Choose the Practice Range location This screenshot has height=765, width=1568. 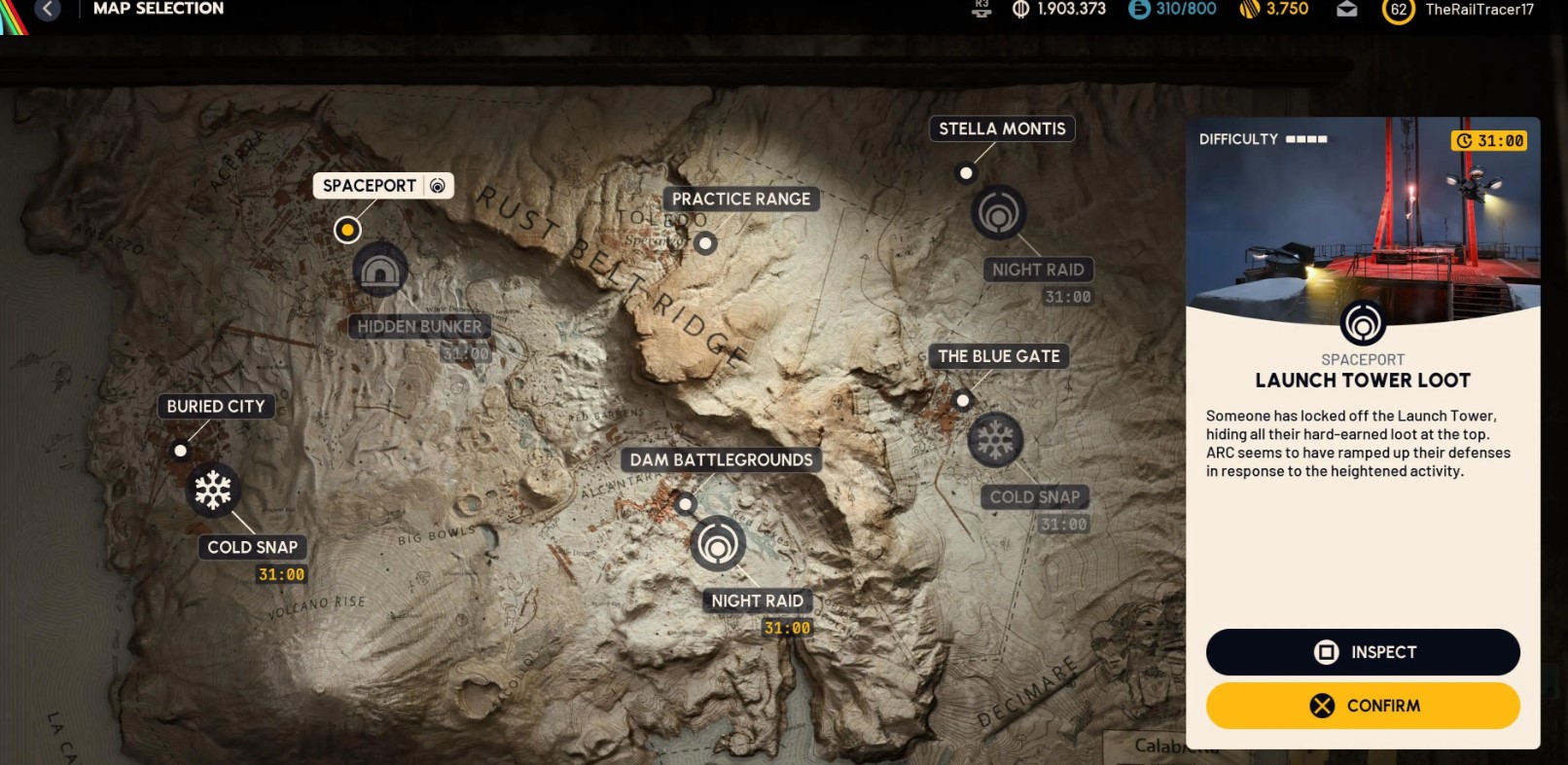point(740,200)
